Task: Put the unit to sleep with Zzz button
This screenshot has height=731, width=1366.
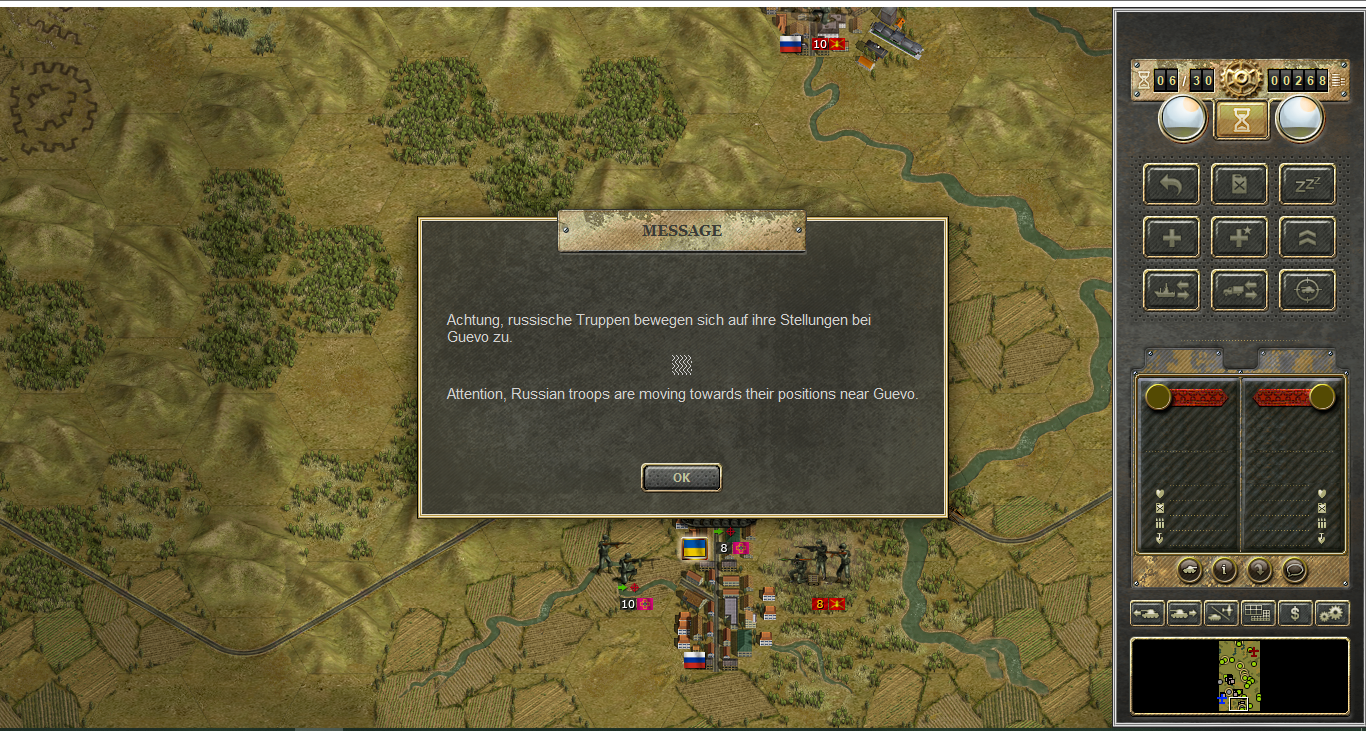Action: [1307, 184]
